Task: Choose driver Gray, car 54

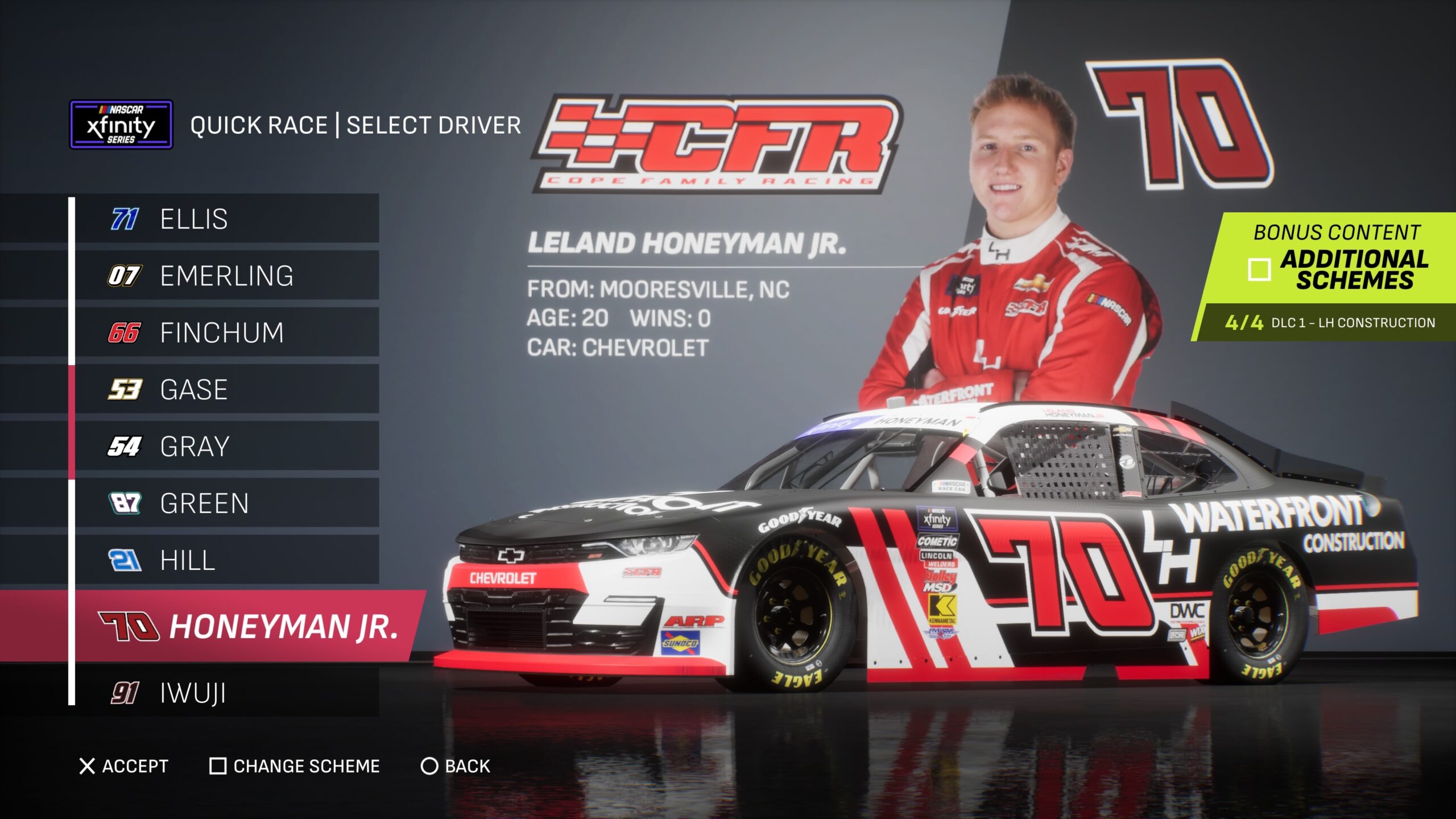Action: click(x=226, y=446)
